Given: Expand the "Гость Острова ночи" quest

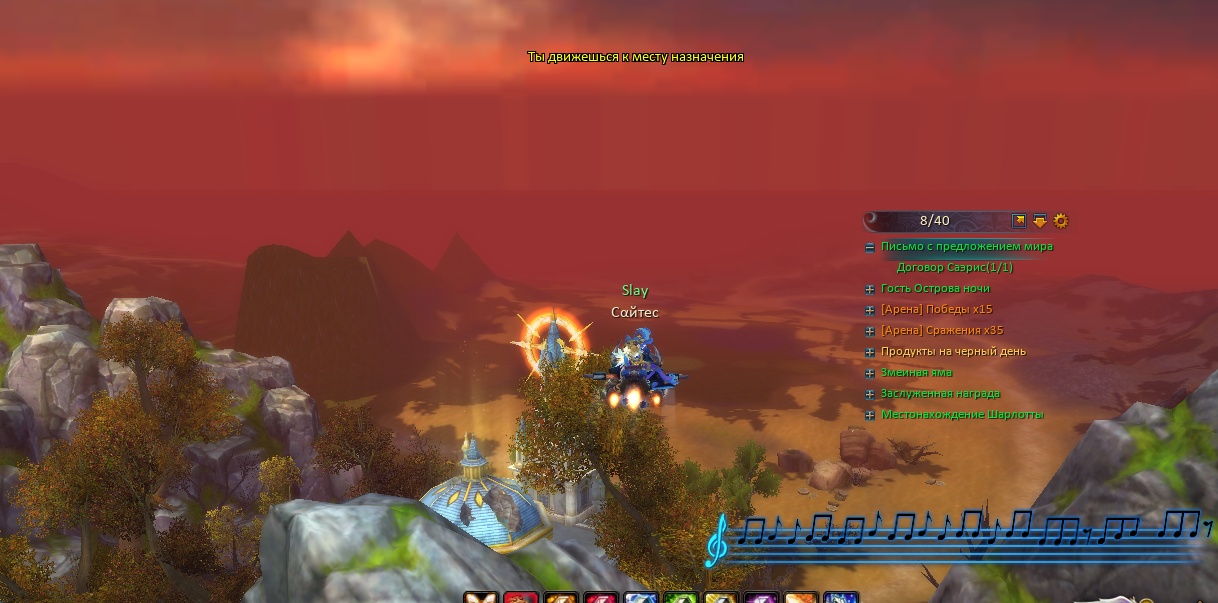Looking at the screenshot, I should (870, 289).
